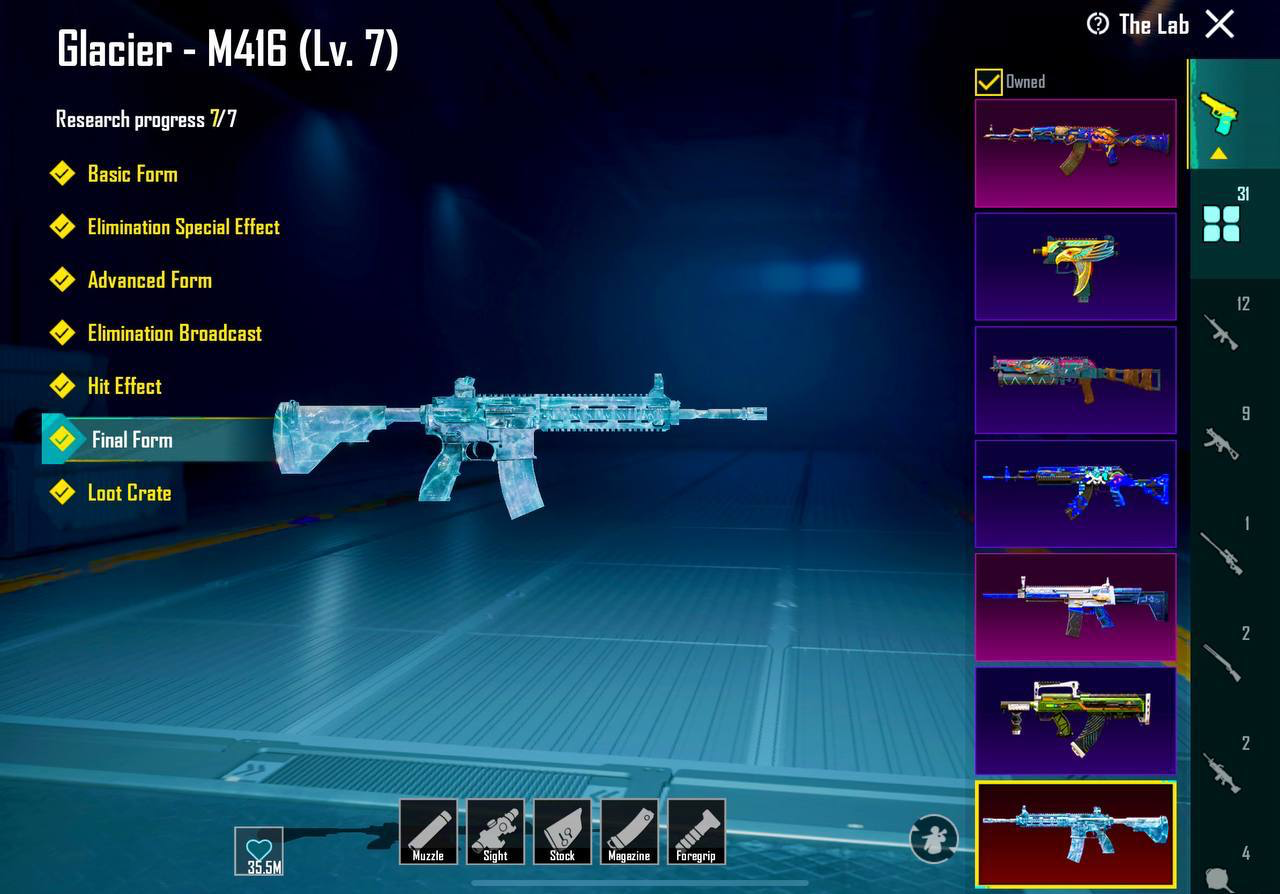Screen dimensions: 1280x894
Task: Open the Muzzle attachment slot
Action: coord(428,831)
